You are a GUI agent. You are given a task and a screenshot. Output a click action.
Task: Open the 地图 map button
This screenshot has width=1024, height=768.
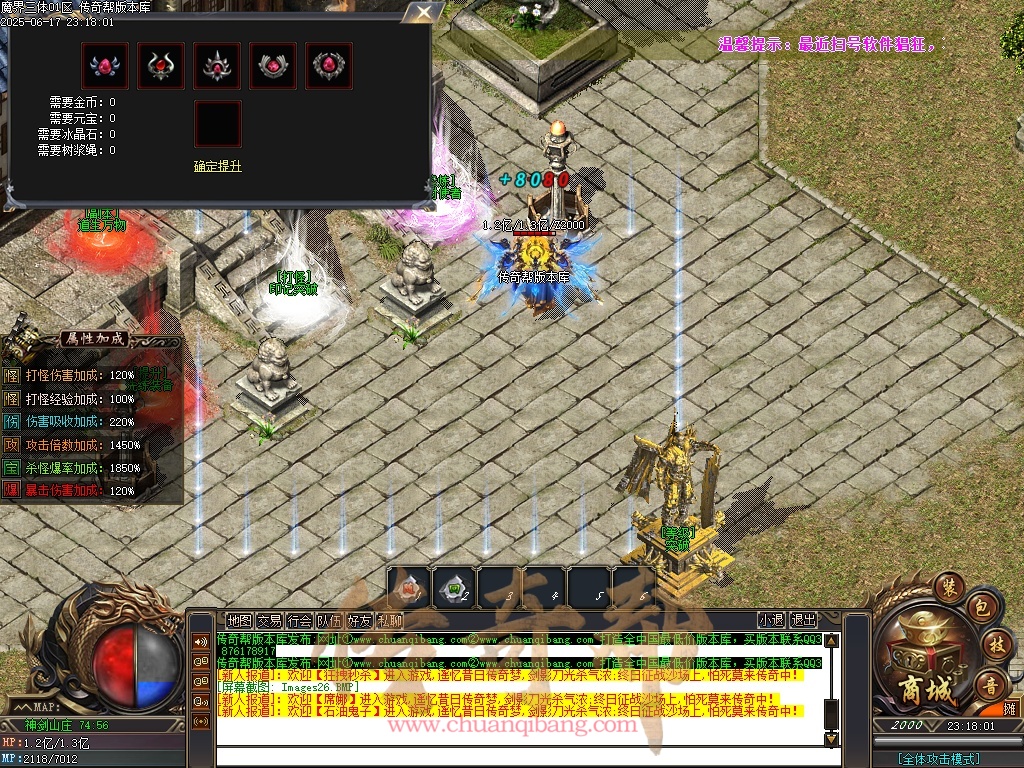coord(239,620)
